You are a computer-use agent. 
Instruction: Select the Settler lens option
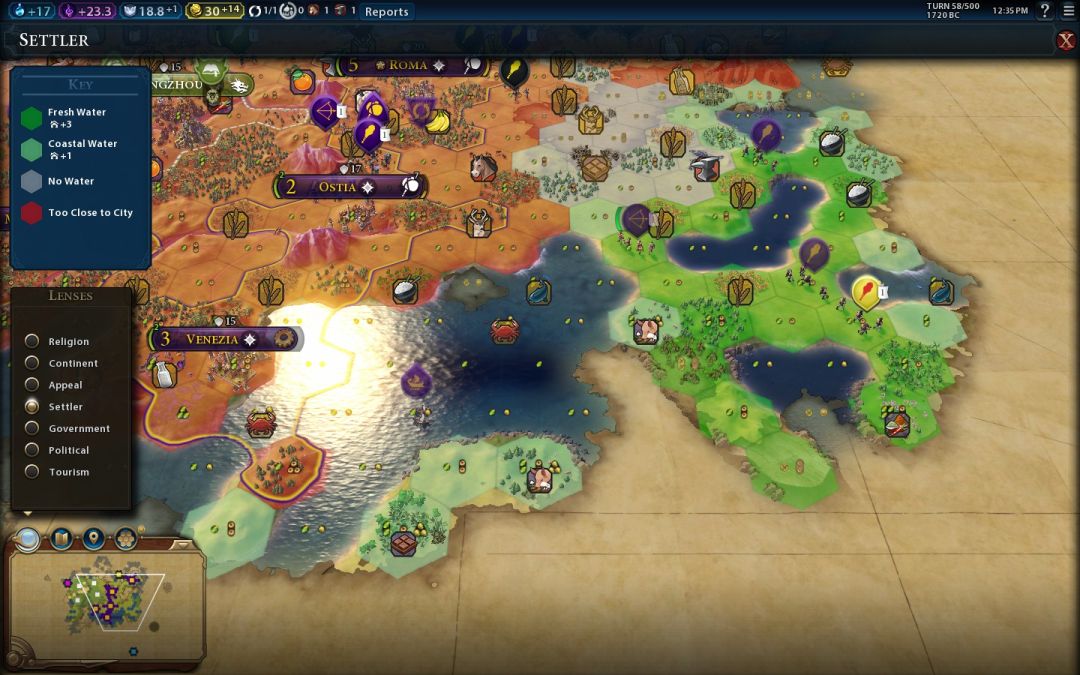33,407
